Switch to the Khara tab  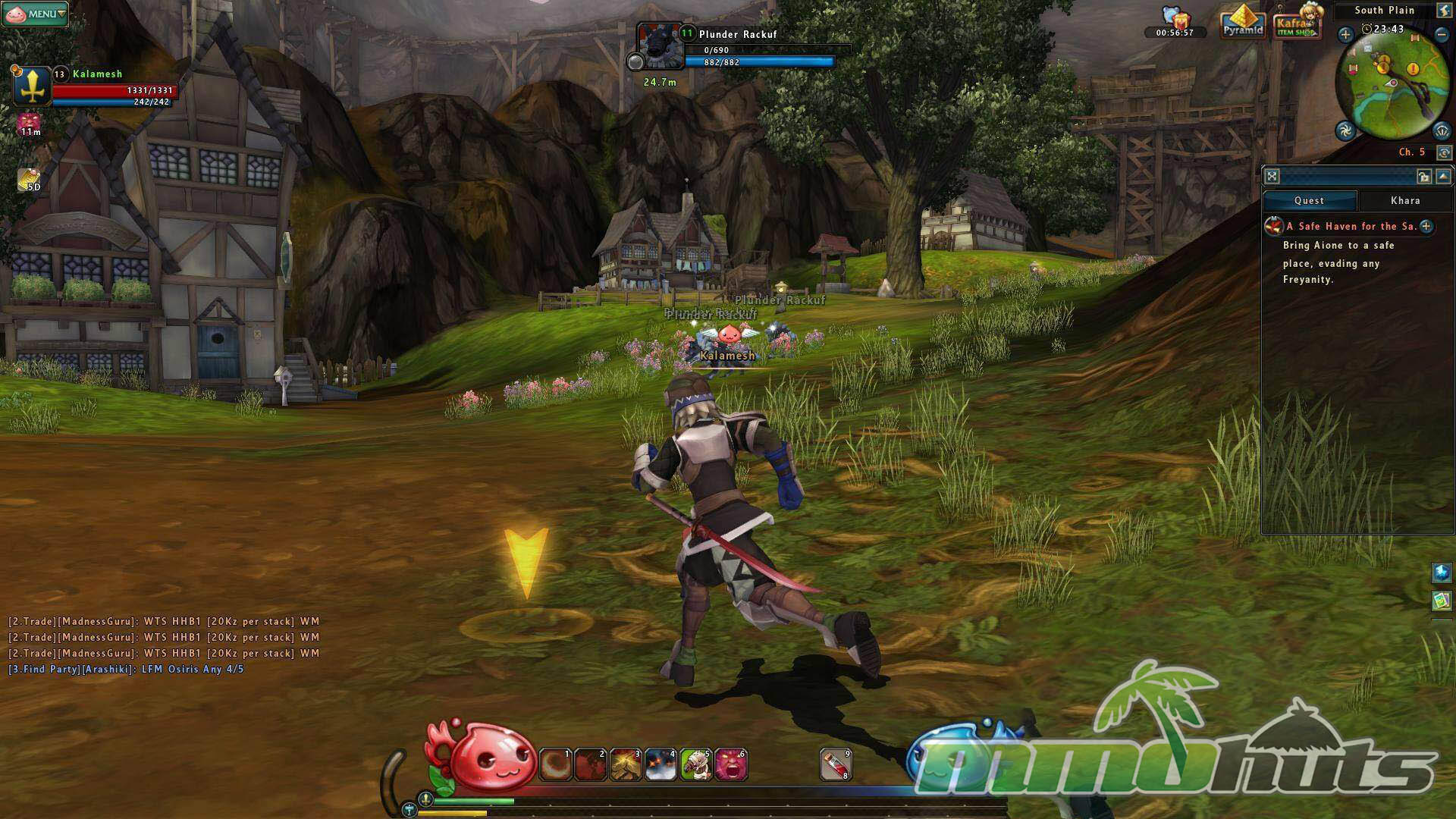(x=1404, y=201)
